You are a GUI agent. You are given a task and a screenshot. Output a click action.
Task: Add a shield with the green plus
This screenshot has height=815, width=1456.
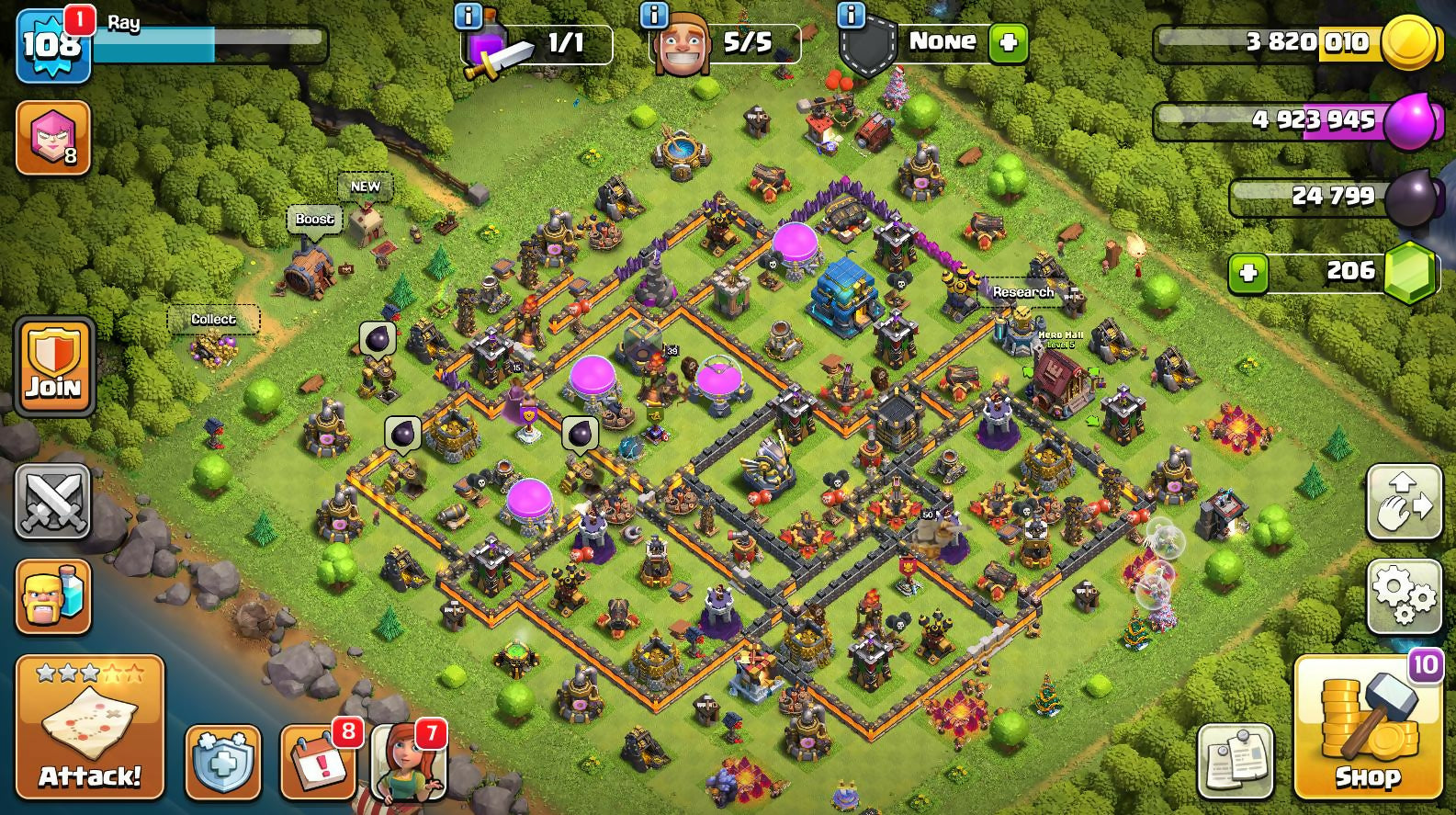coord(1008,43)
